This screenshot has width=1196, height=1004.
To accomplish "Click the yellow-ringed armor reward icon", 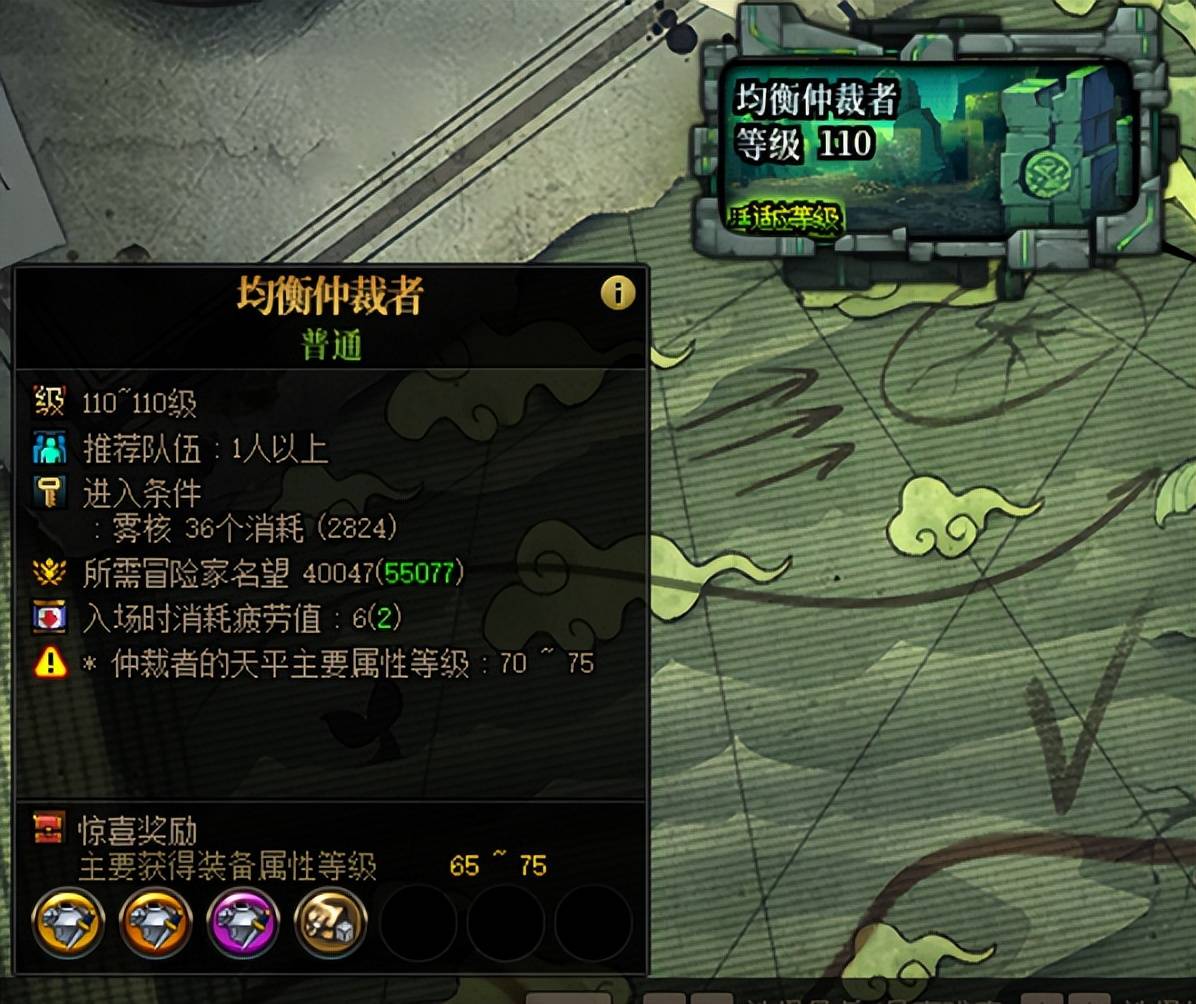I will pyautogui.click(x=69, y=923).
